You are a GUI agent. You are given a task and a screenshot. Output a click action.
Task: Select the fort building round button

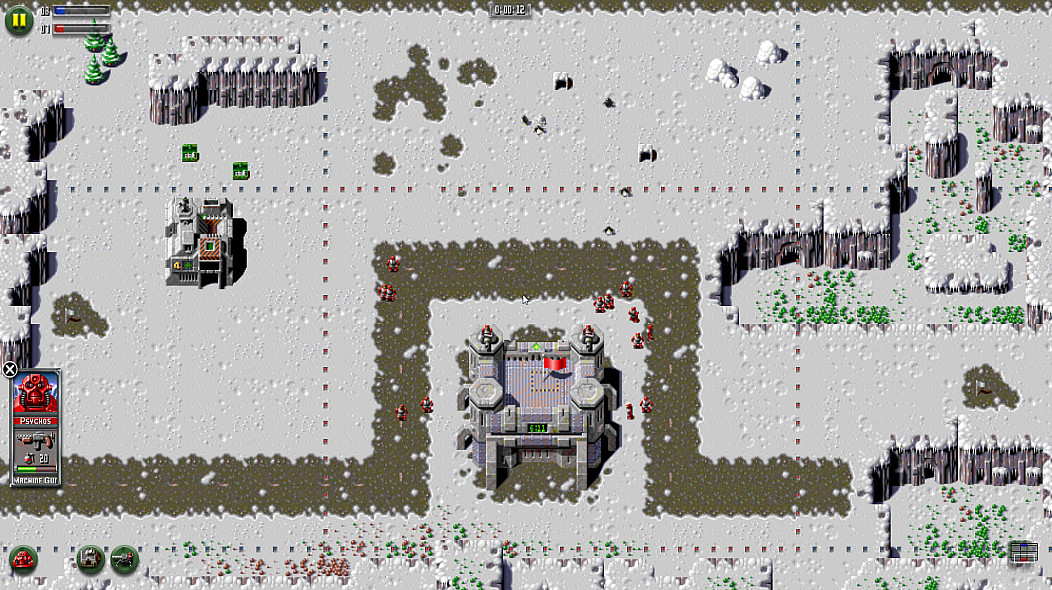click(x=91, y=559)
